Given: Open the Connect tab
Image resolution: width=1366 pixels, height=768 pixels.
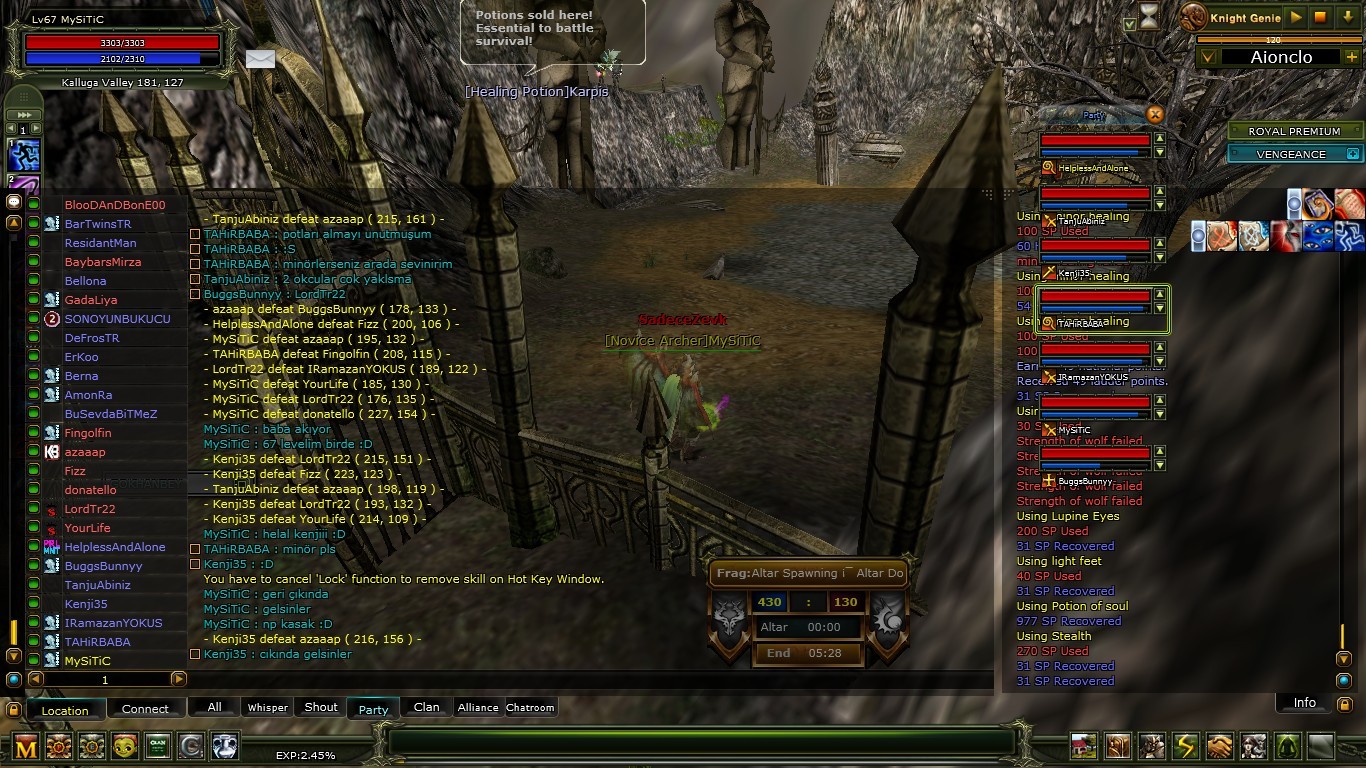Looking at the screenshot, I should click(x=145, y=709).
